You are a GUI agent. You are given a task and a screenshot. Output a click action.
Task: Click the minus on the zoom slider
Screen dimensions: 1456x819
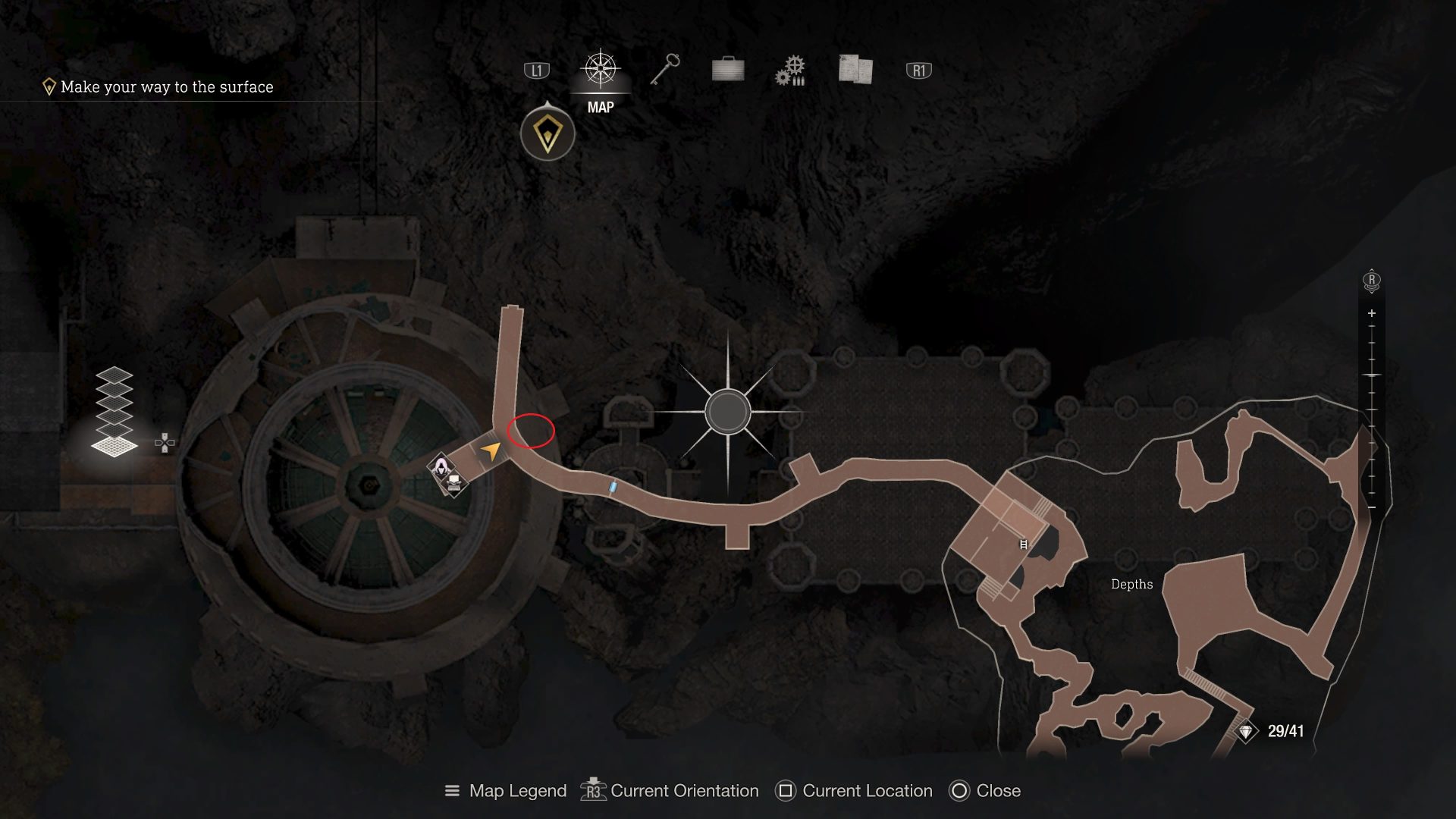(x=1372, y=507)
